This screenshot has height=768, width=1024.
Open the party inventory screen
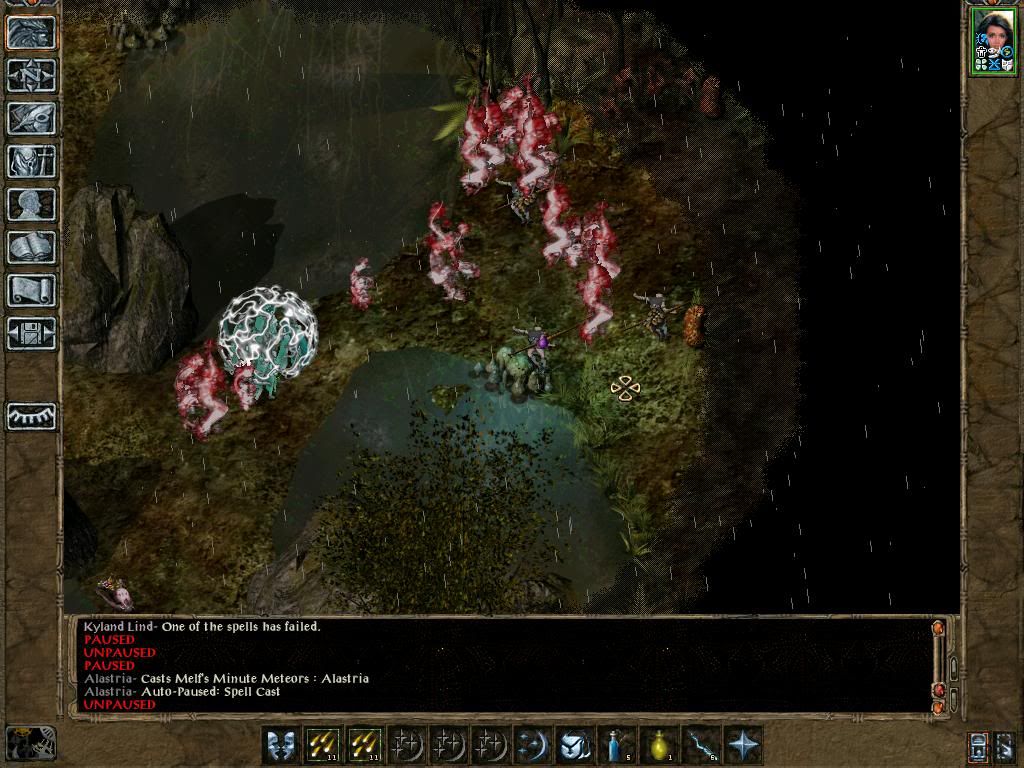pyautogui.click(x=31, y=161)
